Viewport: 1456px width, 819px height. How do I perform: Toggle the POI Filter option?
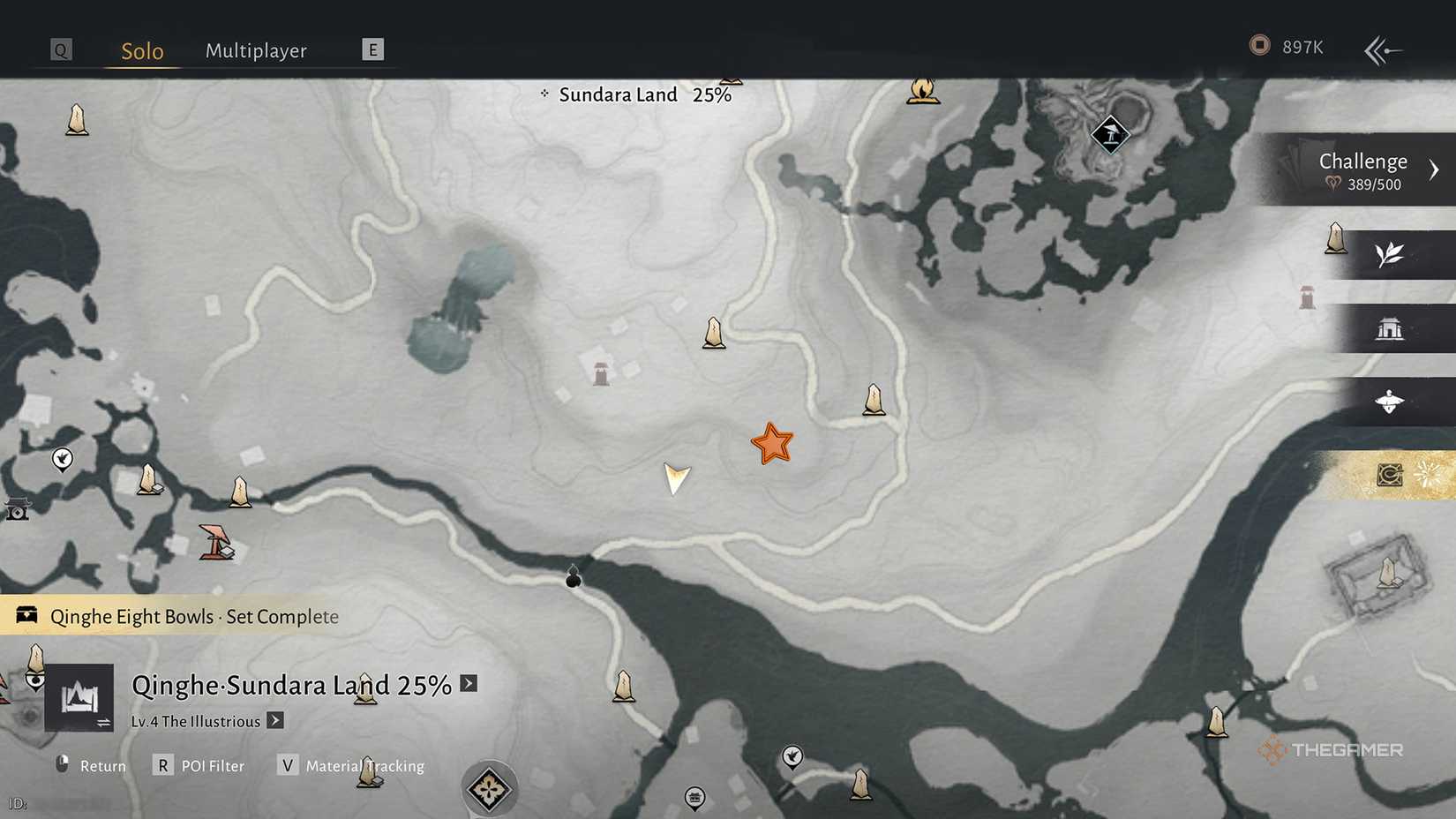pos(212,765)
